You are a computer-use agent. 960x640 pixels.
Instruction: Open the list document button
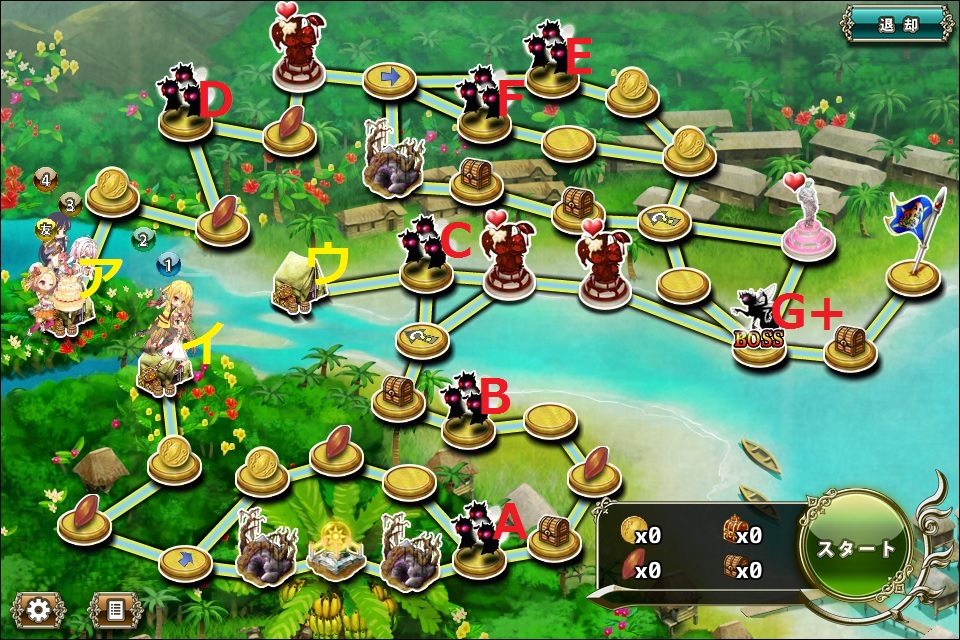point(115,609)
